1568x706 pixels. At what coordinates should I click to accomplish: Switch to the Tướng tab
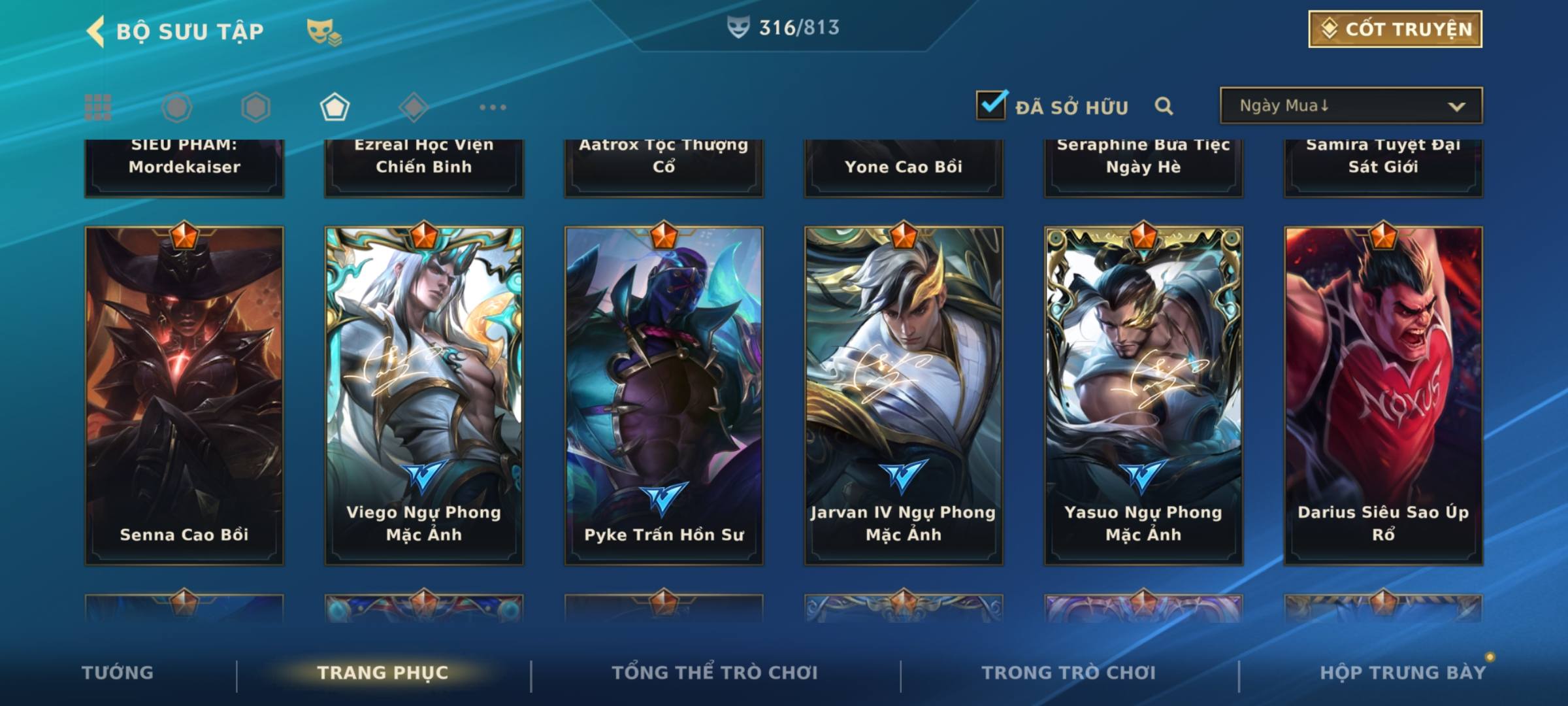[x=118, y=673]
